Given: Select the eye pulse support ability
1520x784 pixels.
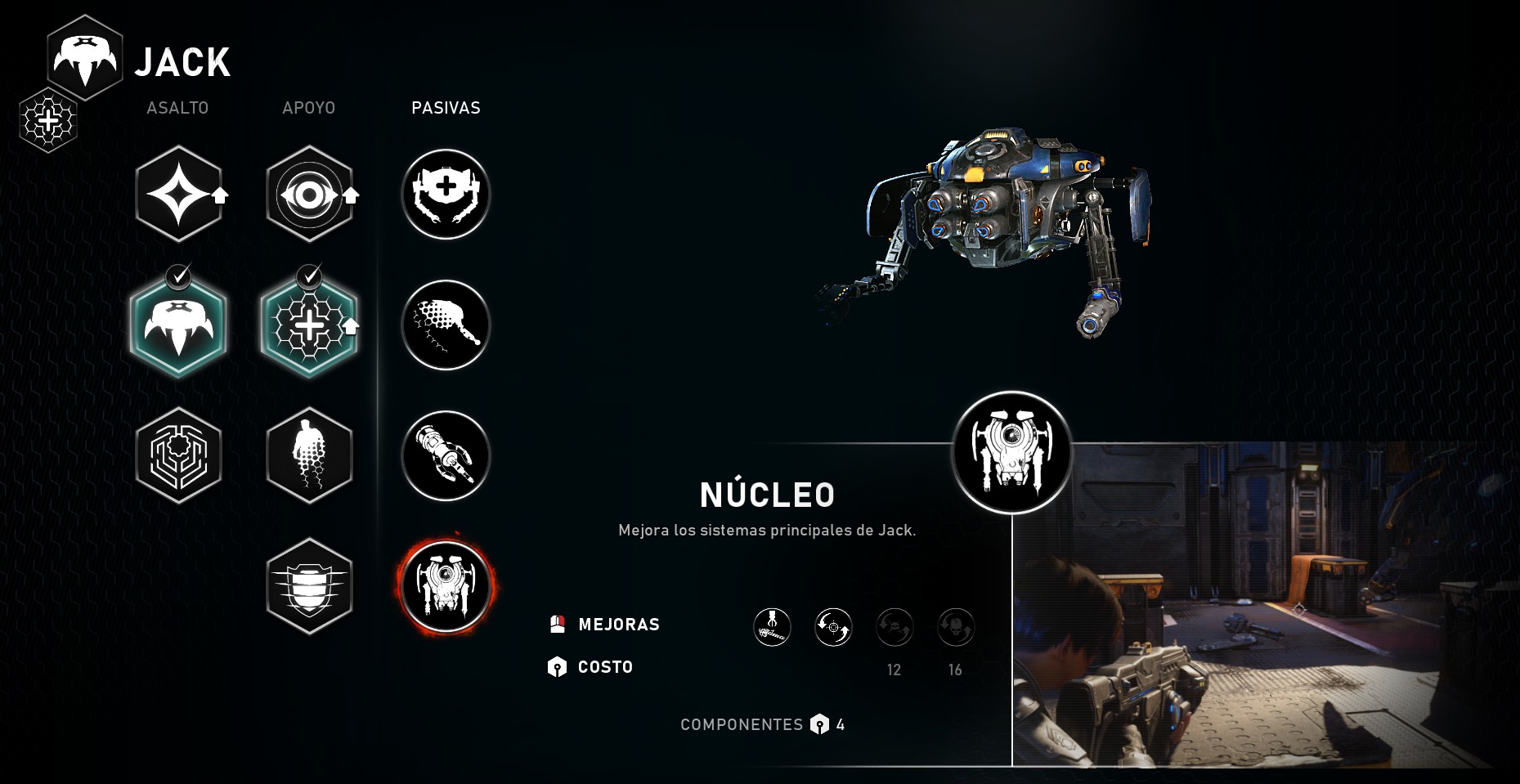Looking at the screenshot, I should click(x=309, y=195).
